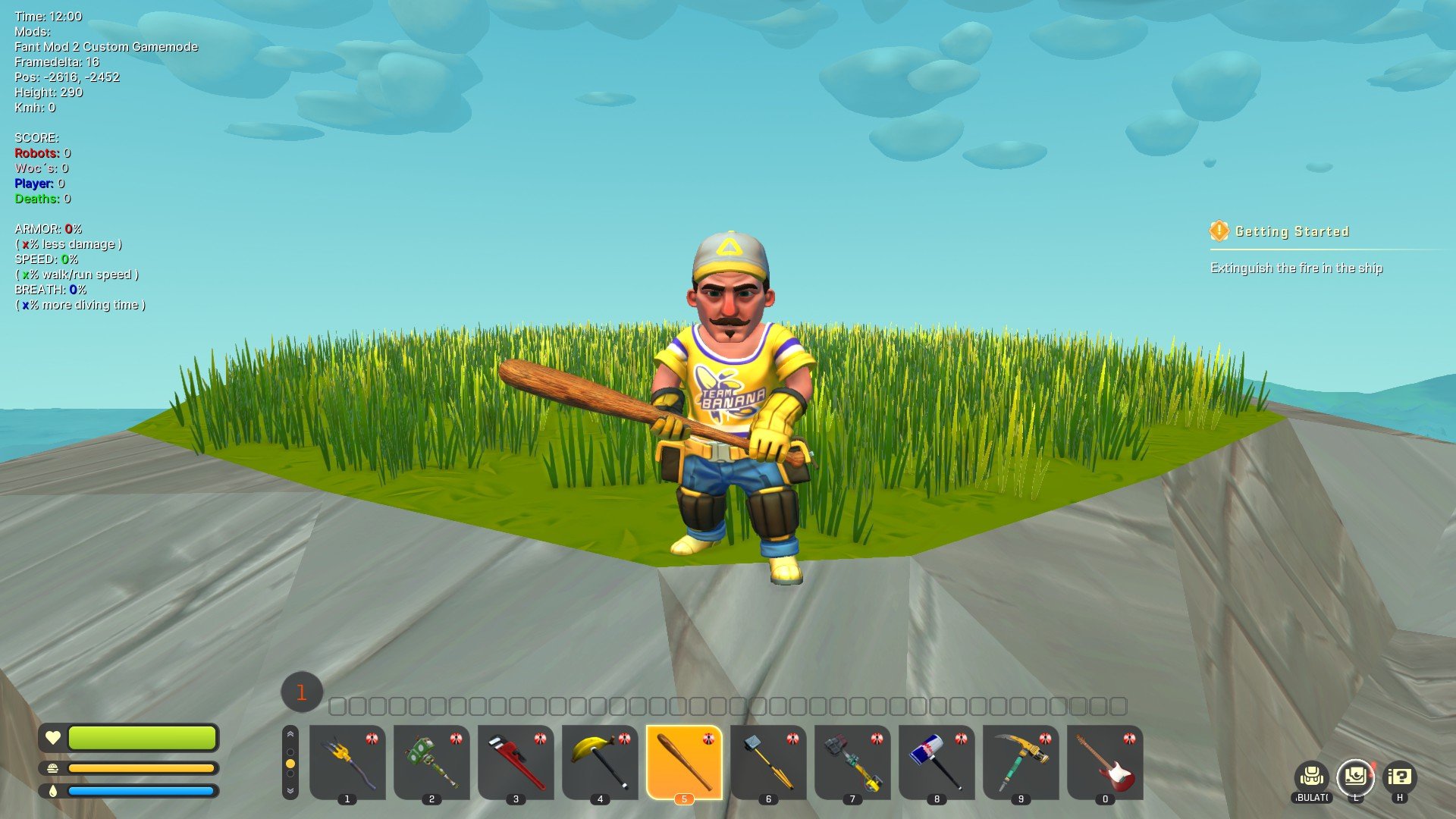The image size is (1456, 819).
Task: Select the yellow pitchfork hammer in slot 1
Action: 347,761
